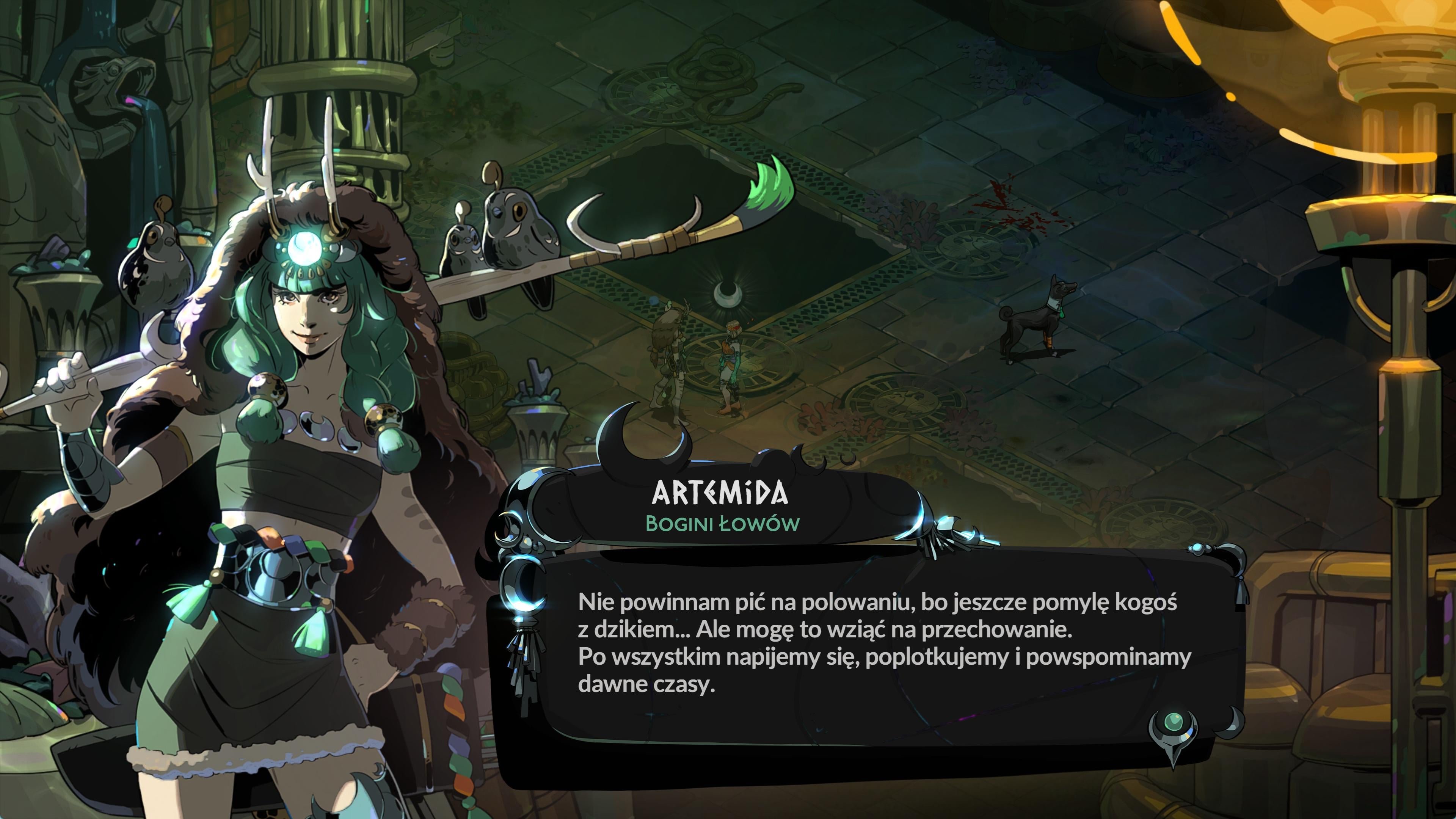
Task: Advance dialogue with the teal gem continue icon
Action: coord(1174,724)
